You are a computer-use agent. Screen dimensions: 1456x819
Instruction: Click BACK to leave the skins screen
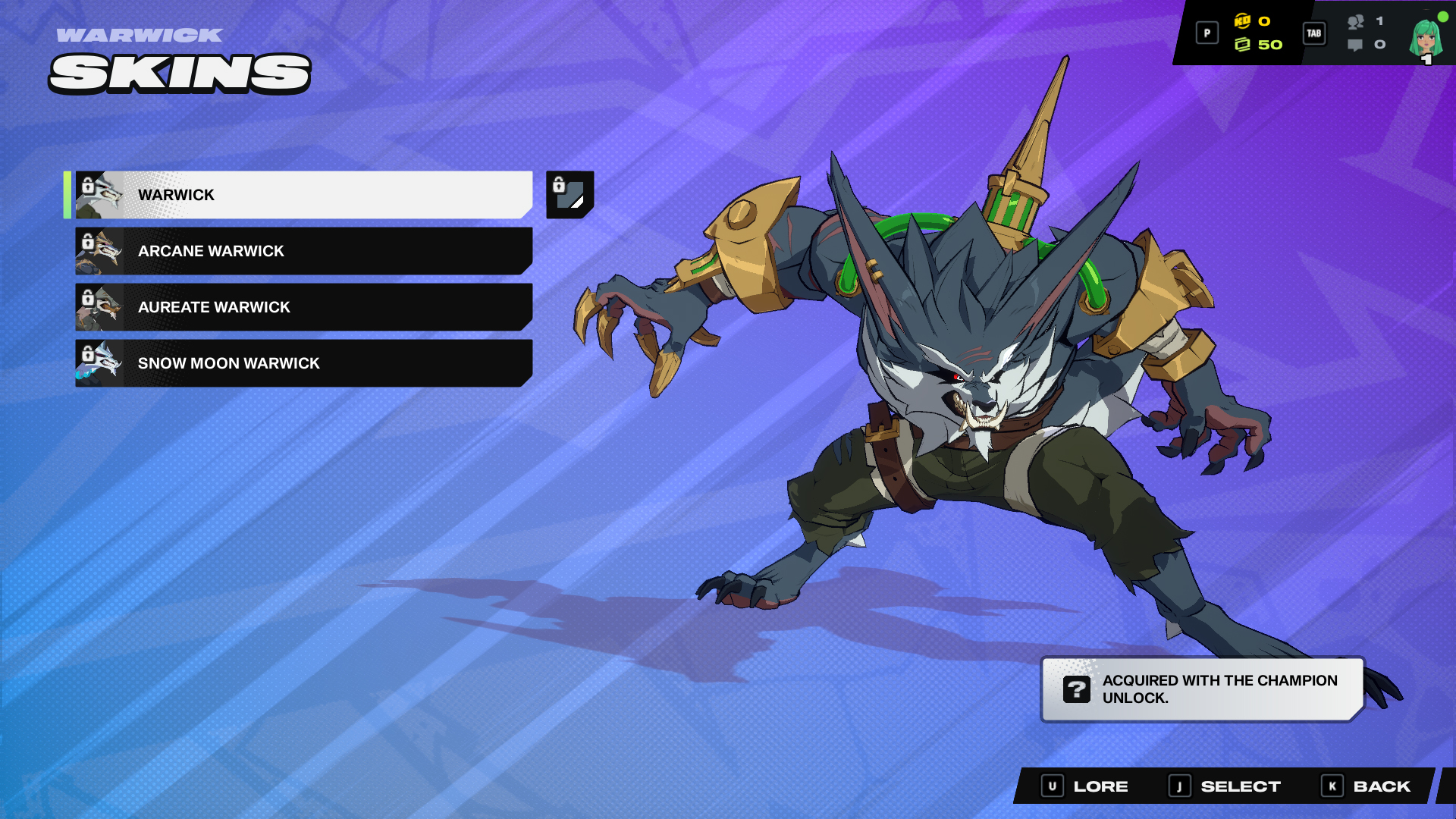[1380, 786]
